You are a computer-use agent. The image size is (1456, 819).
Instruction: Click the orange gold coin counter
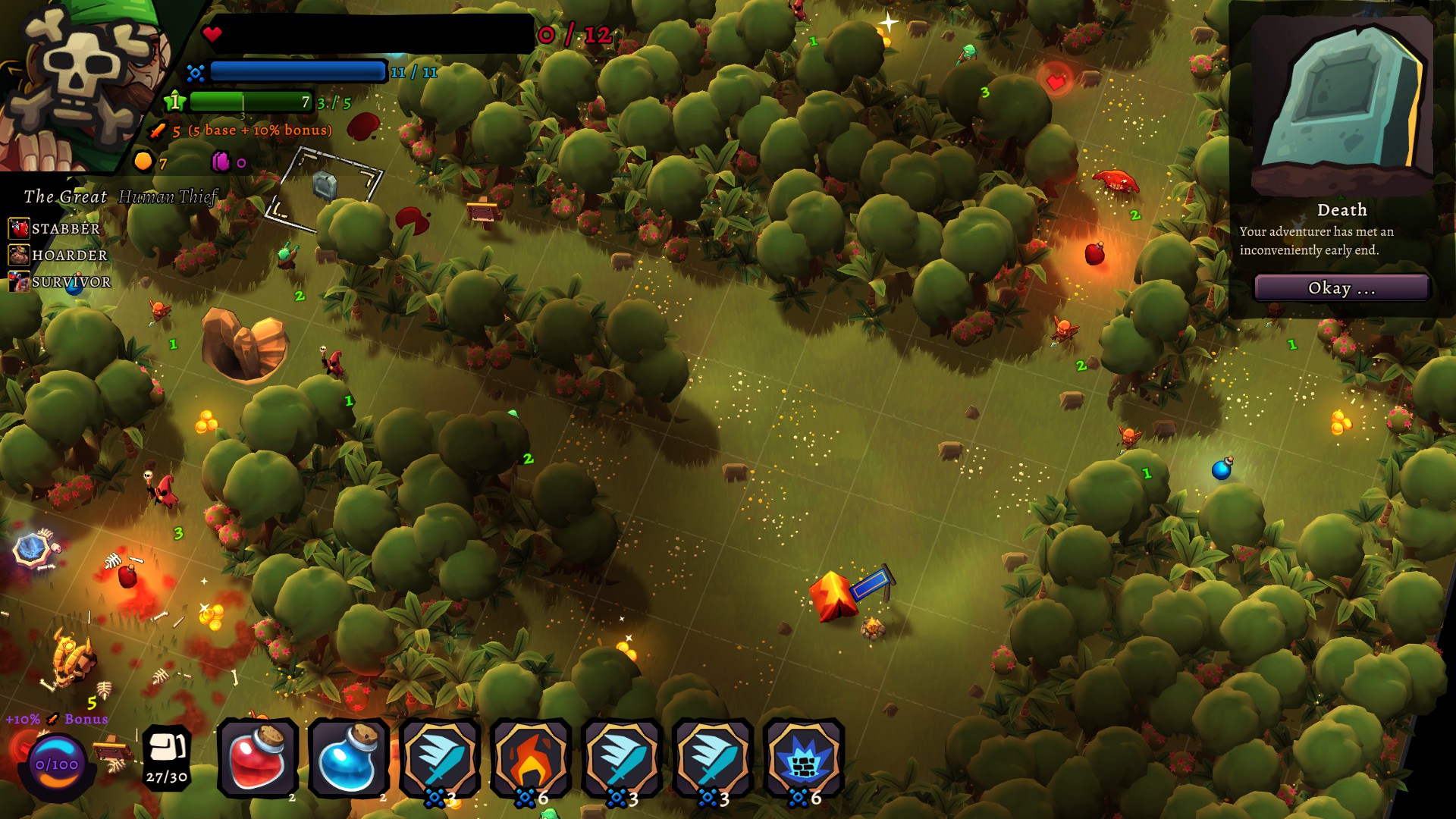click(141, 161)
